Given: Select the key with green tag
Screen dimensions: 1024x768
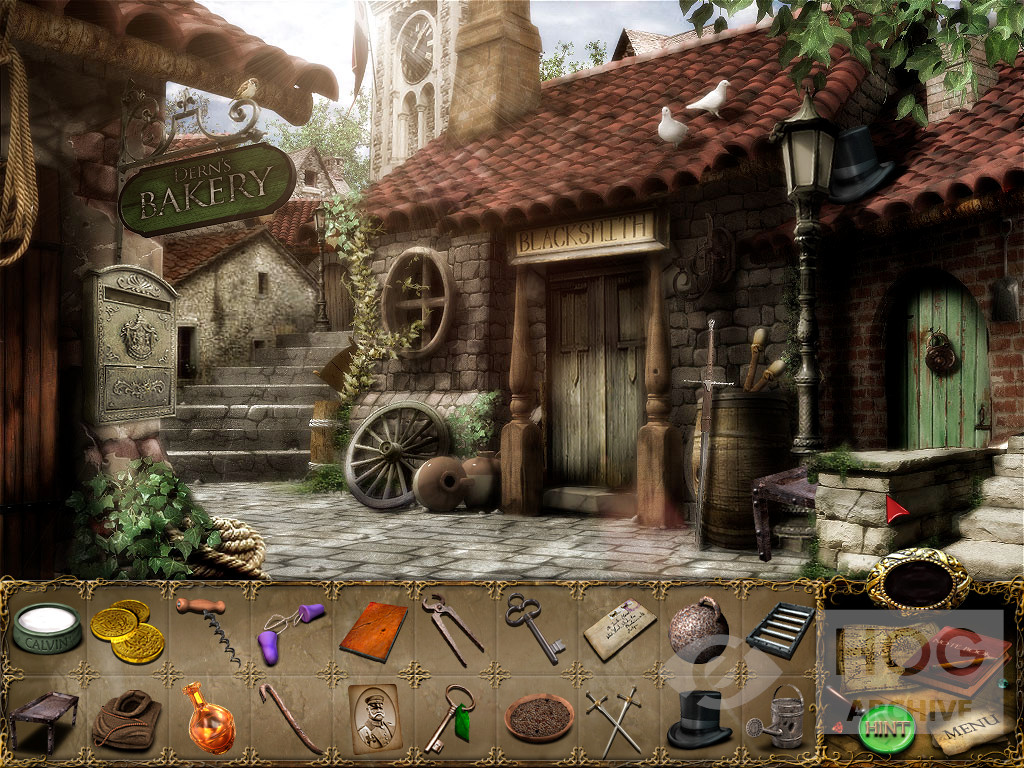Looking at the screenshot, I should pos(449,718).
